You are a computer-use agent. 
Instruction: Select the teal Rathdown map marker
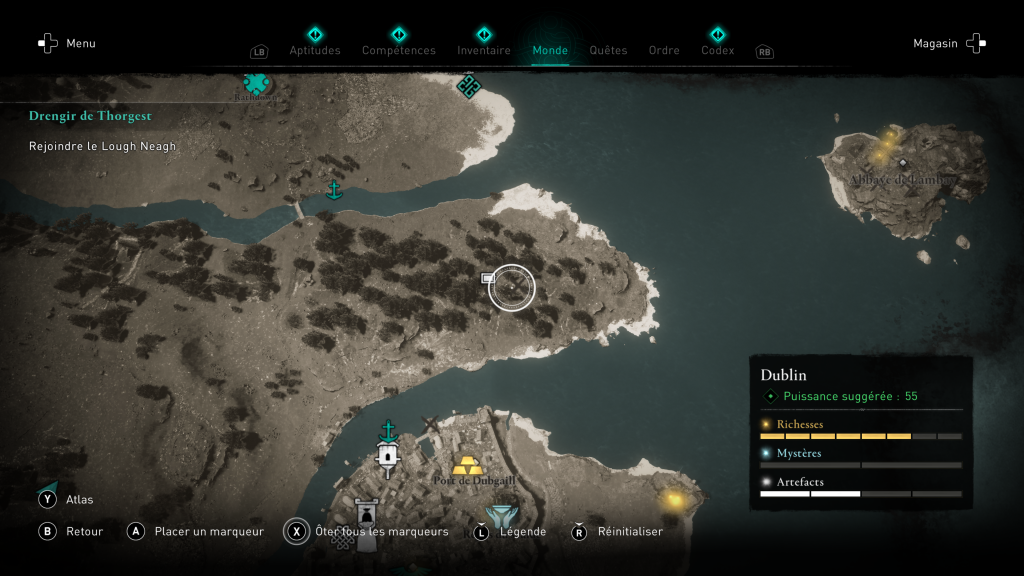[258, 85]
